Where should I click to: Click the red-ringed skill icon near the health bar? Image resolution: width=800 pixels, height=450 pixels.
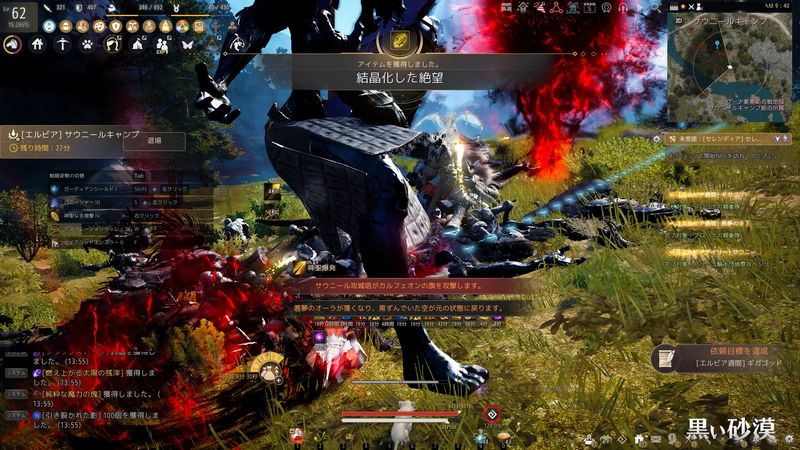click(491, 414)
